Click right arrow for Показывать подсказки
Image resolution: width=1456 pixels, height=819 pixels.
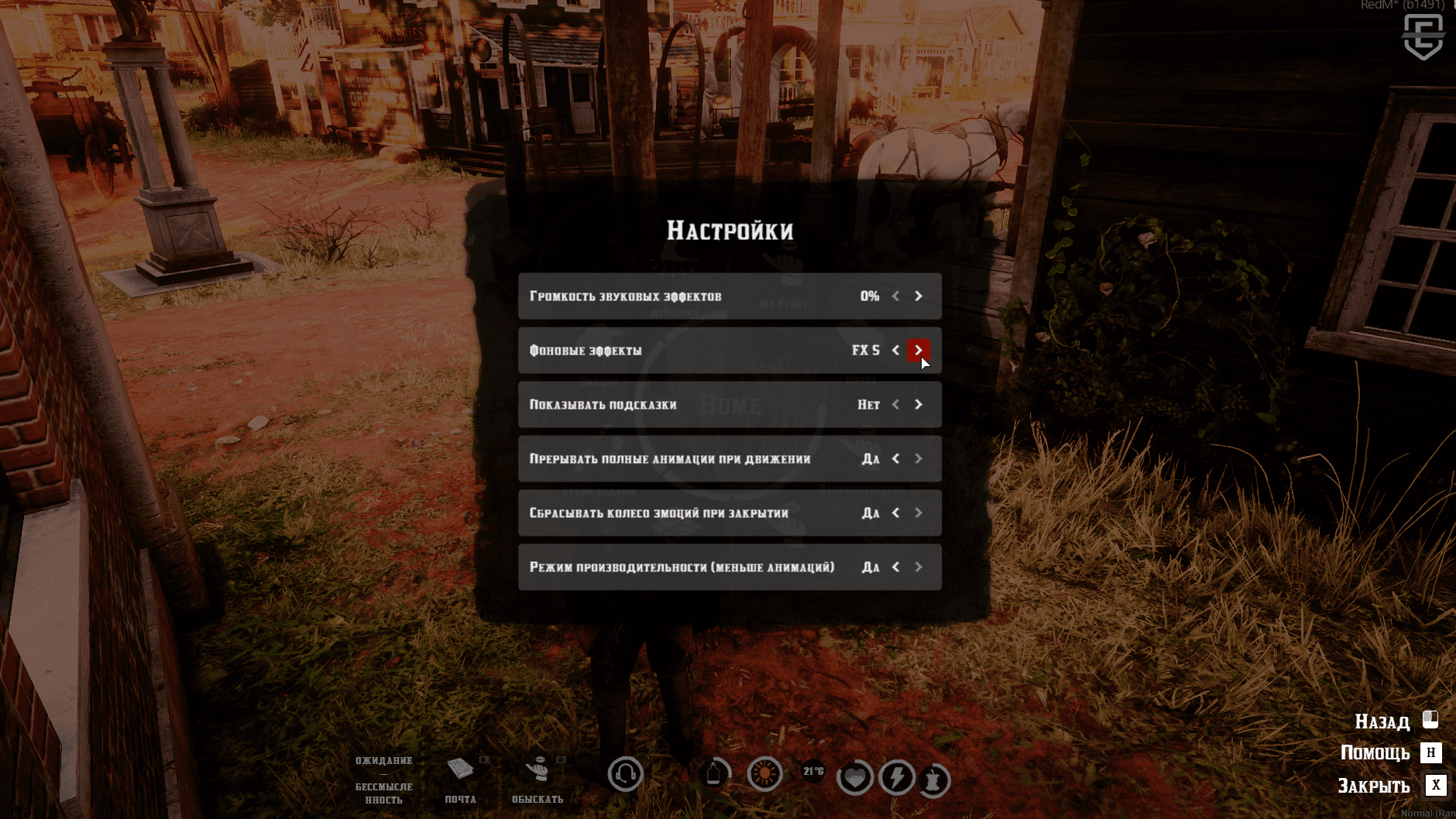click(x=919, y=405)
